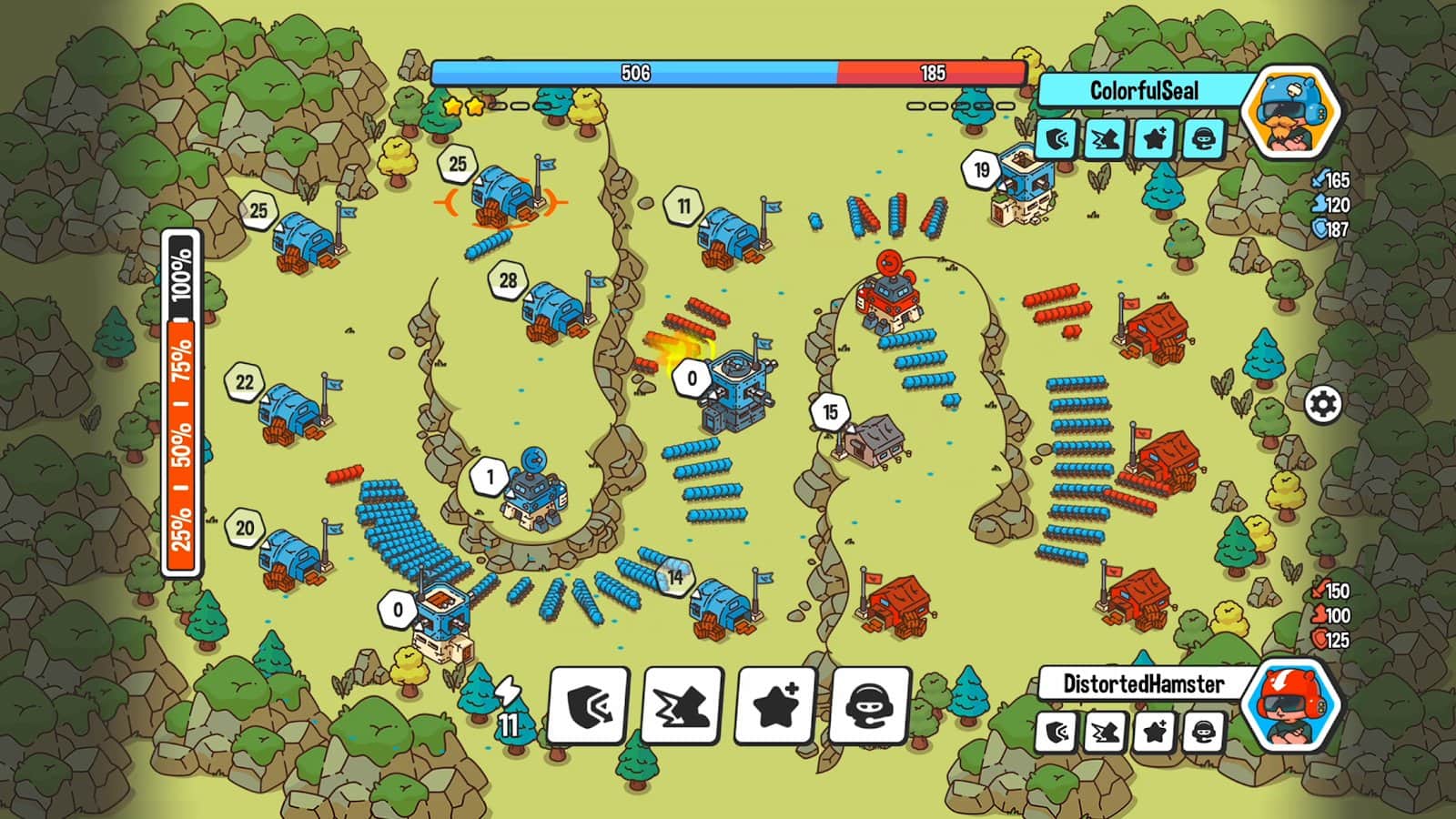
Task: Set troop send amount to 100%
Action: tap(182, 275)
